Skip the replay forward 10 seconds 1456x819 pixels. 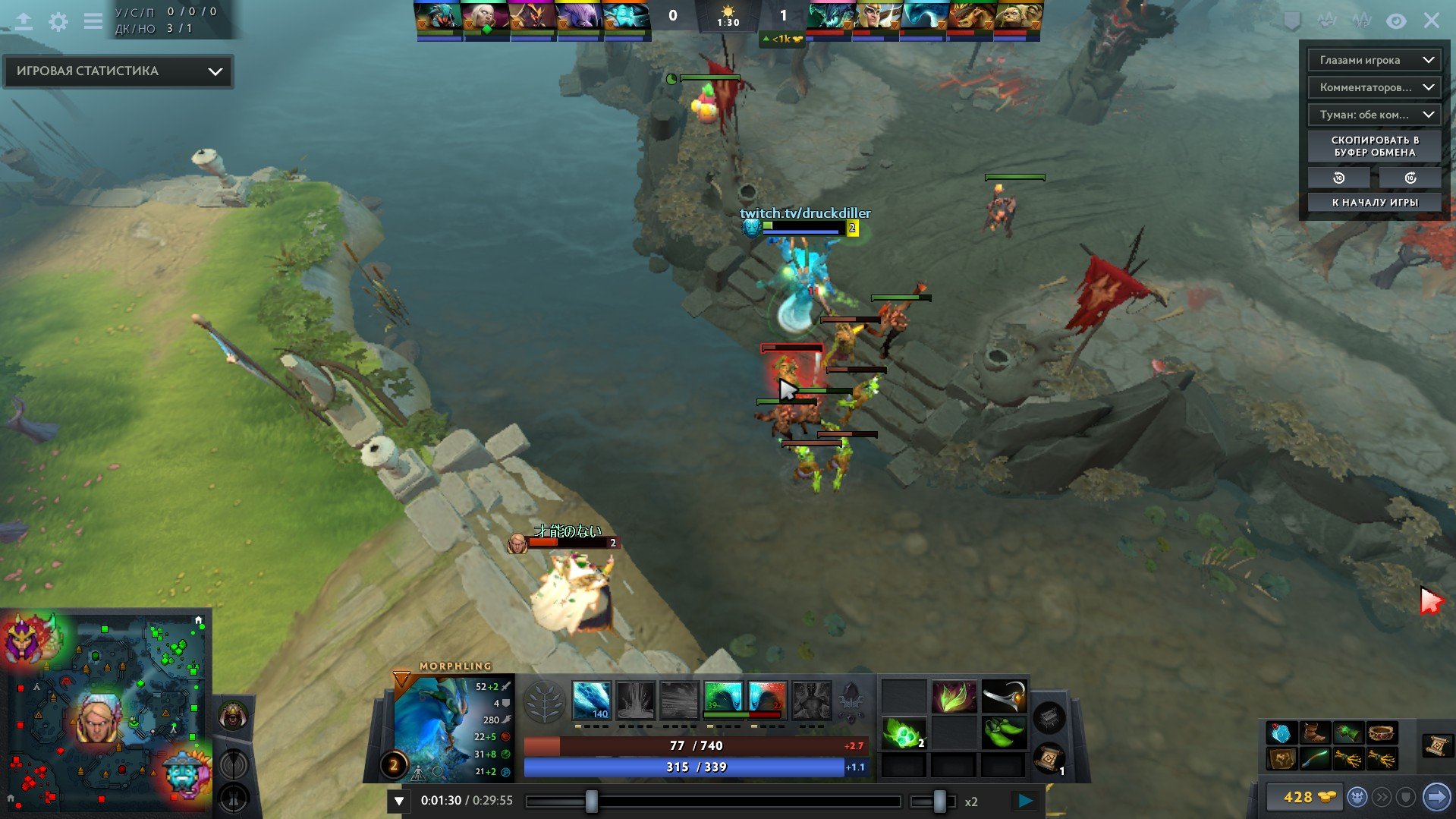pos(1410,178)
